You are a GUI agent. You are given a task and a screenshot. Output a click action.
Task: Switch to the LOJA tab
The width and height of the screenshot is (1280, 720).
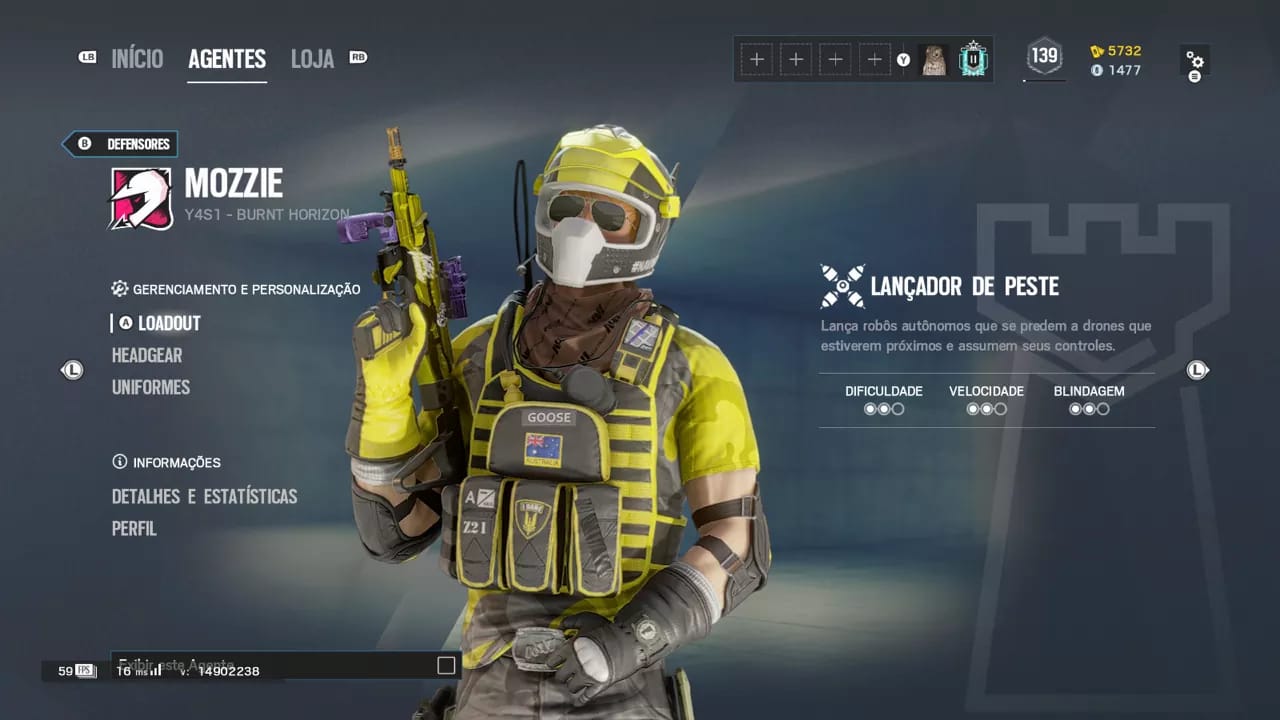[312, 59]
